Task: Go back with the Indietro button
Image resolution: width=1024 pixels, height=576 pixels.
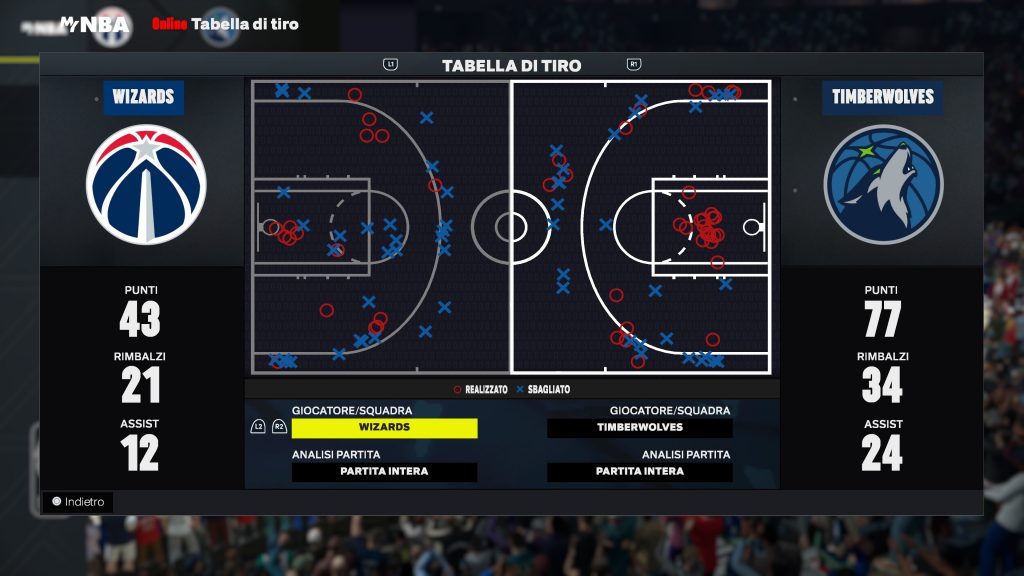Action: point(78,502)
